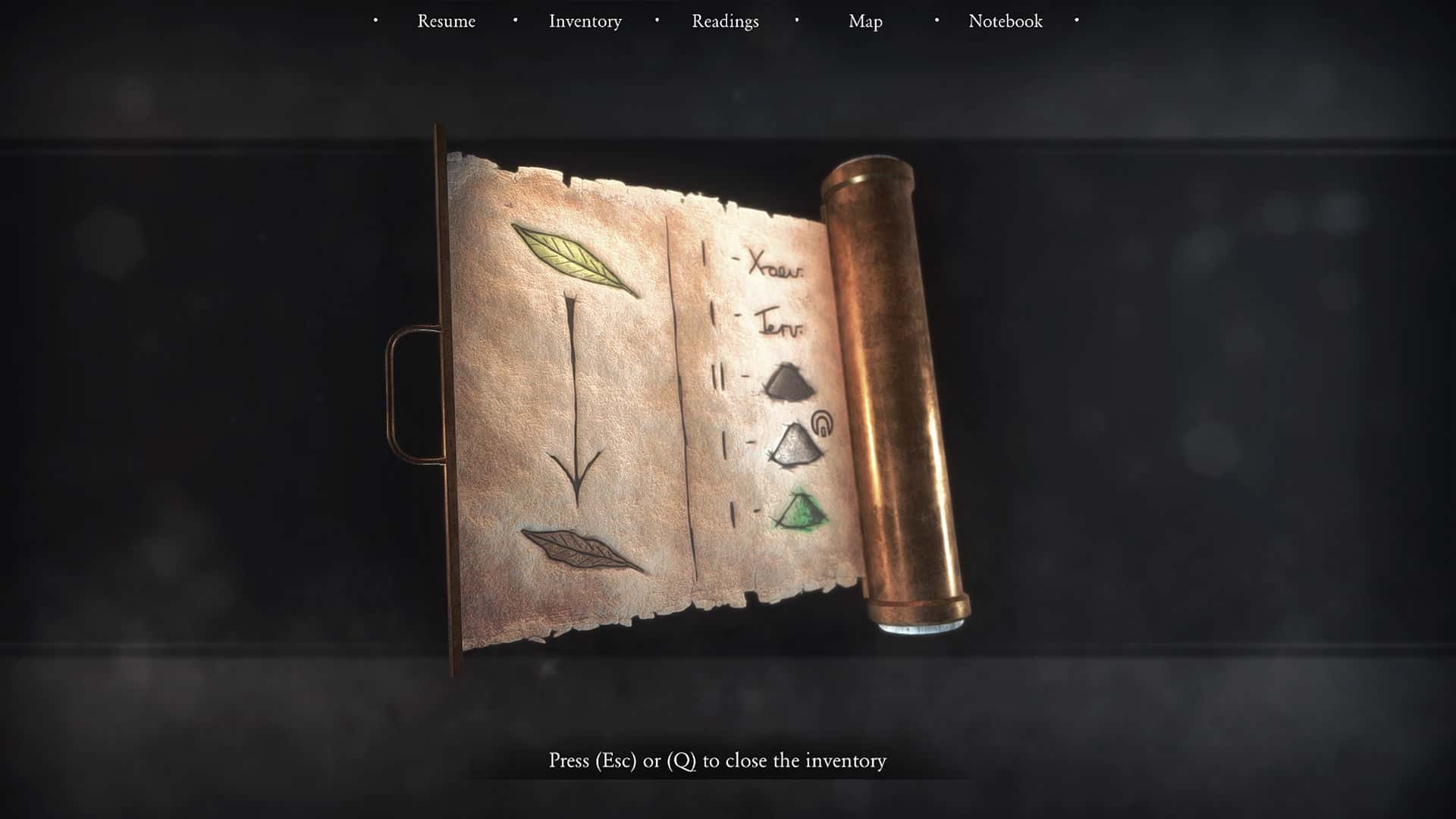Click the bullet dot between Map and Notebook
Image resolution: width=1456 pixels, height=819 pixels.
[935, 20]
